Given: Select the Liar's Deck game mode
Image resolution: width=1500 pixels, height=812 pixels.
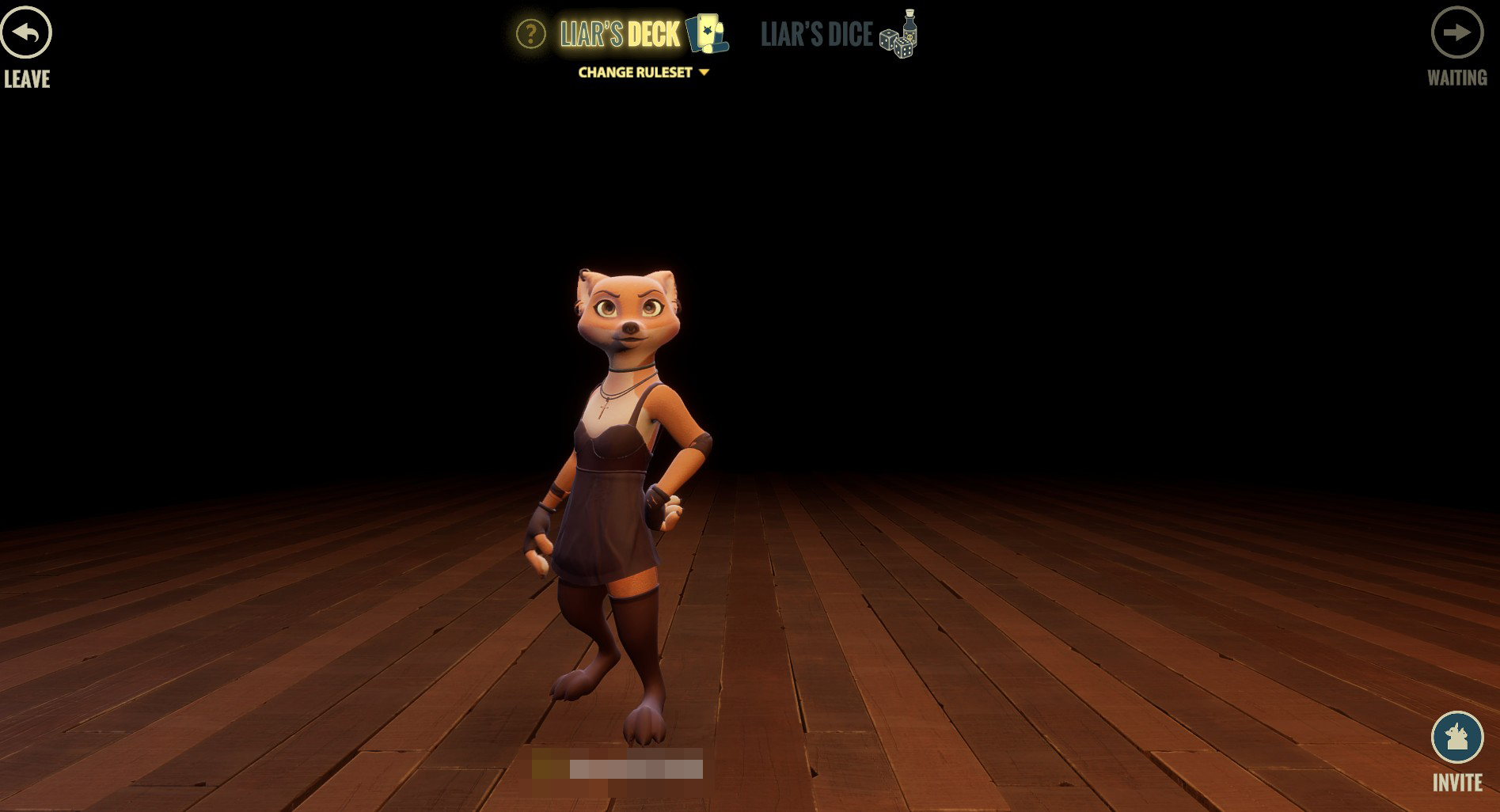Looking at the screenshot, I should [620, 34].
